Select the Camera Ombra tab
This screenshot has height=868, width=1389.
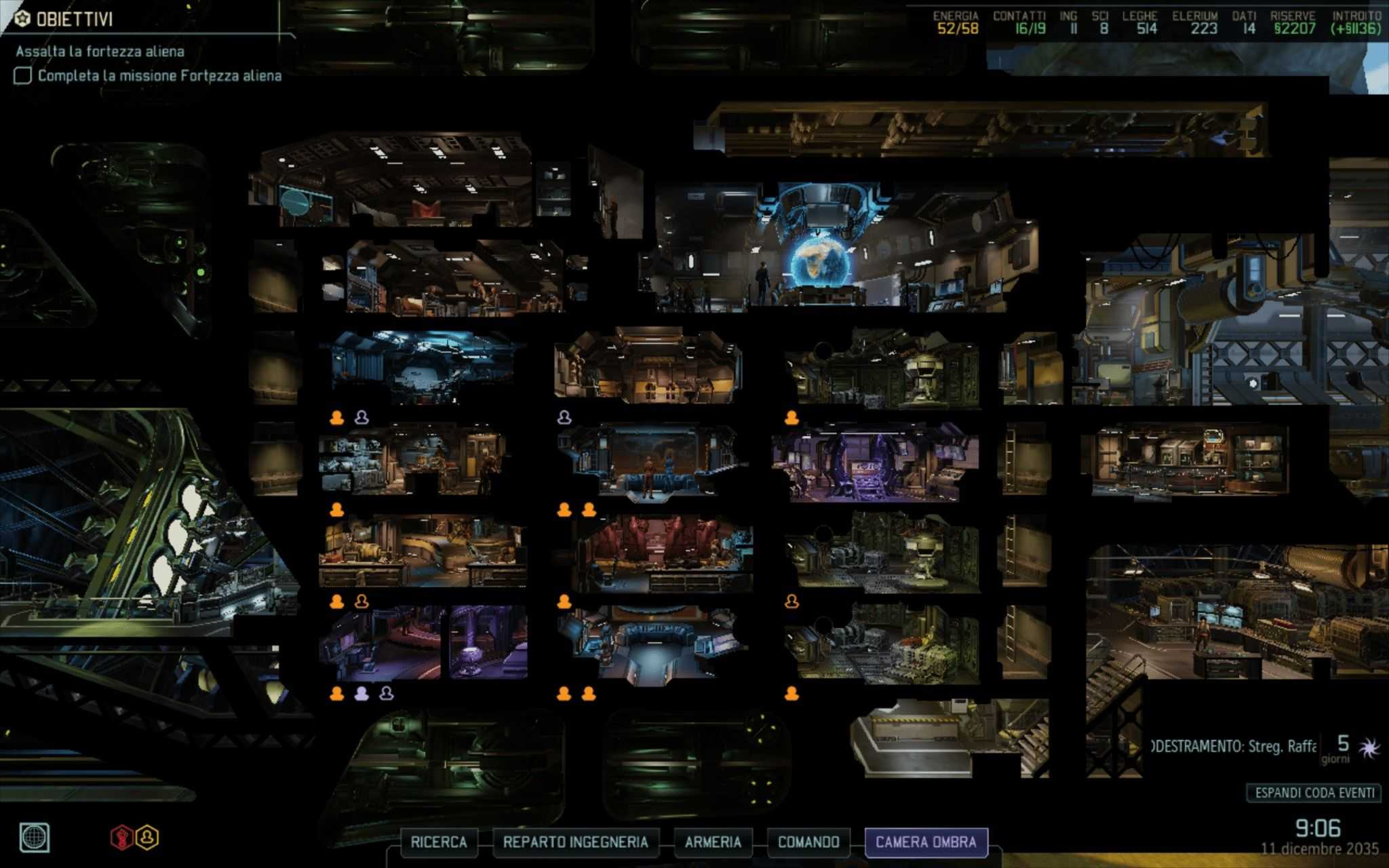pos(926,842)
